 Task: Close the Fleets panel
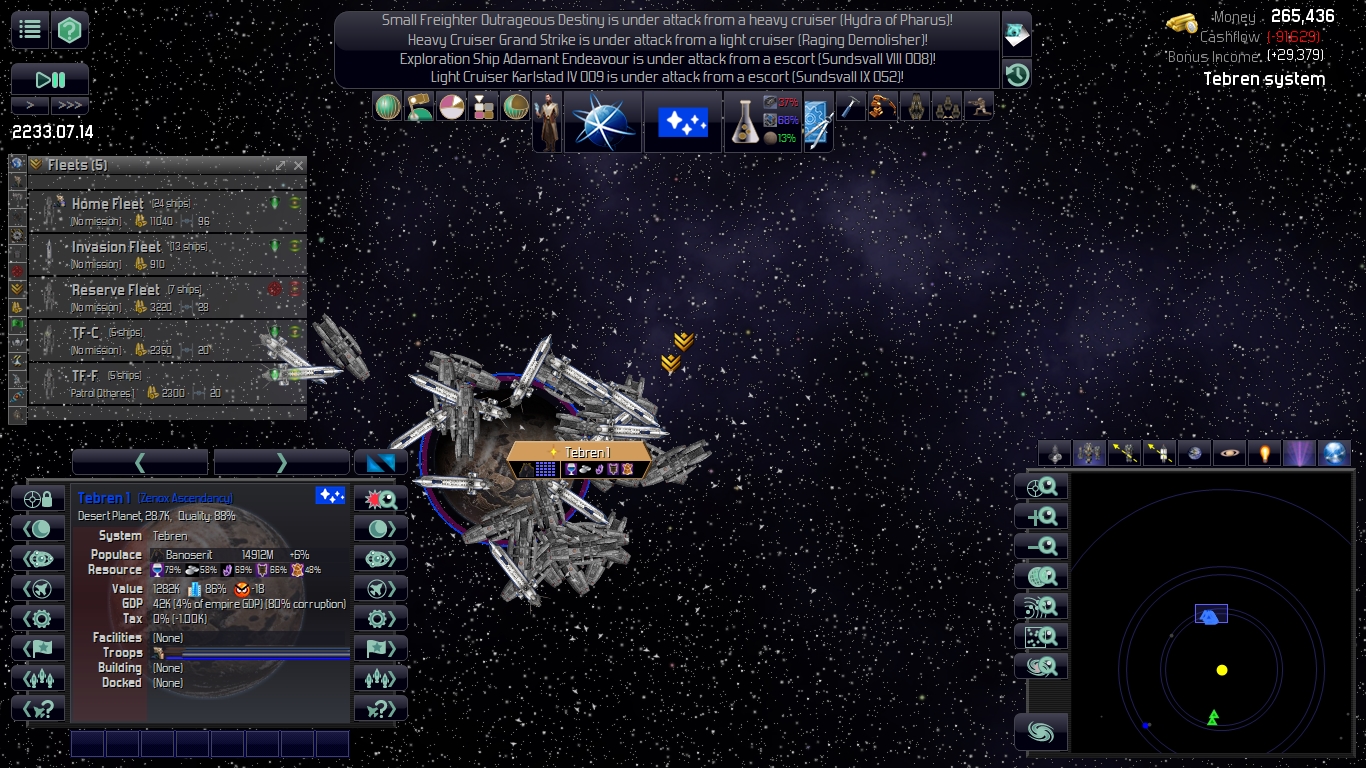pyautogui.click(x=298, y=165)
